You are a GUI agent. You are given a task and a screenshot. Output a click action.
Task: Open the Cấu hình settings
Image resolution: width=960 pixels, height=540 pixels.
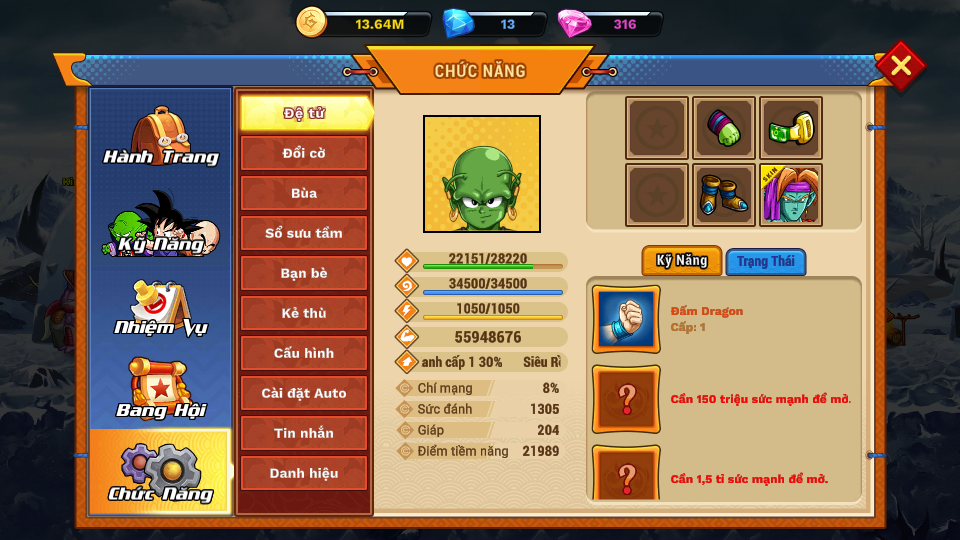pyautogui.click(x=304, y=353)
